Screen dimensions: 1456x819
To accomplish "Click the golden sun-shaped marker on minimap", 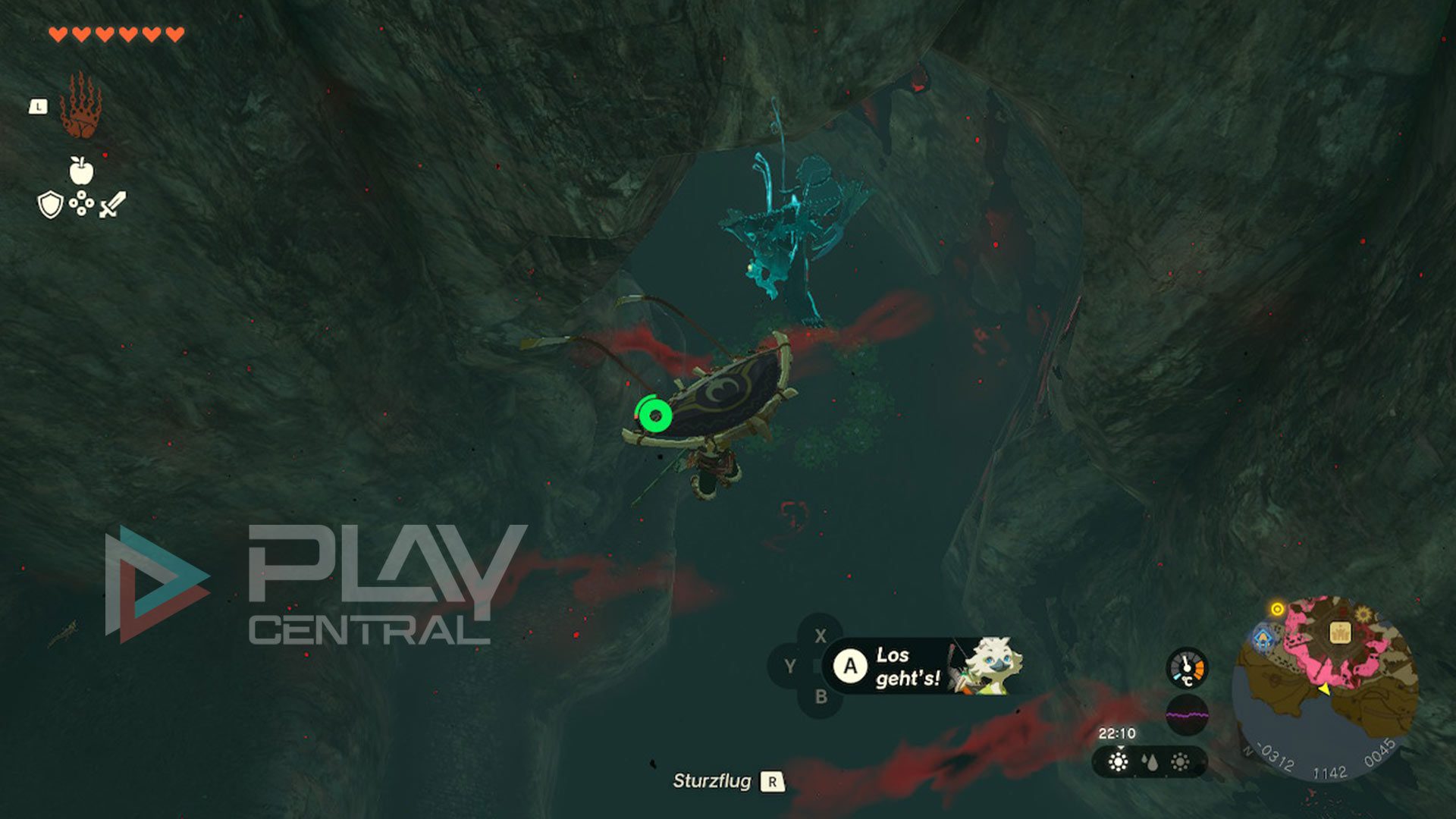I will pyautogui.click(x=1363, y=614).
